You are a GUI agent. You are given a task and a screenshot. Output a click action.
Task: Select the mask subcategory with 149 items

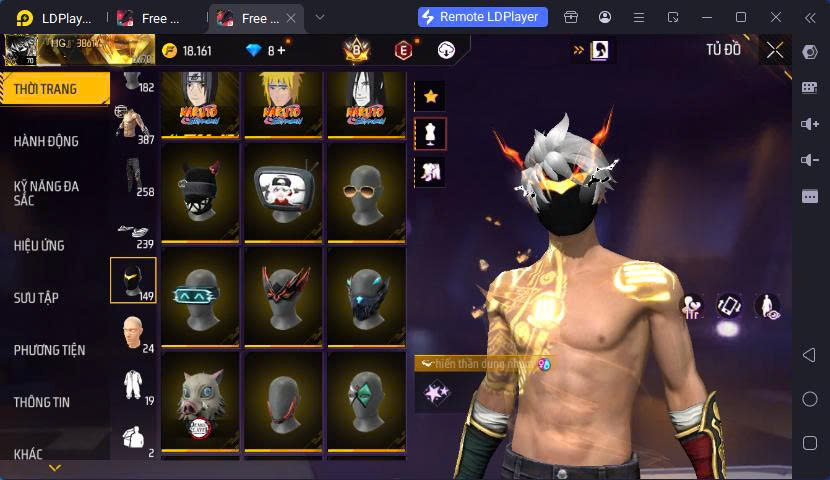coord(133,281)
